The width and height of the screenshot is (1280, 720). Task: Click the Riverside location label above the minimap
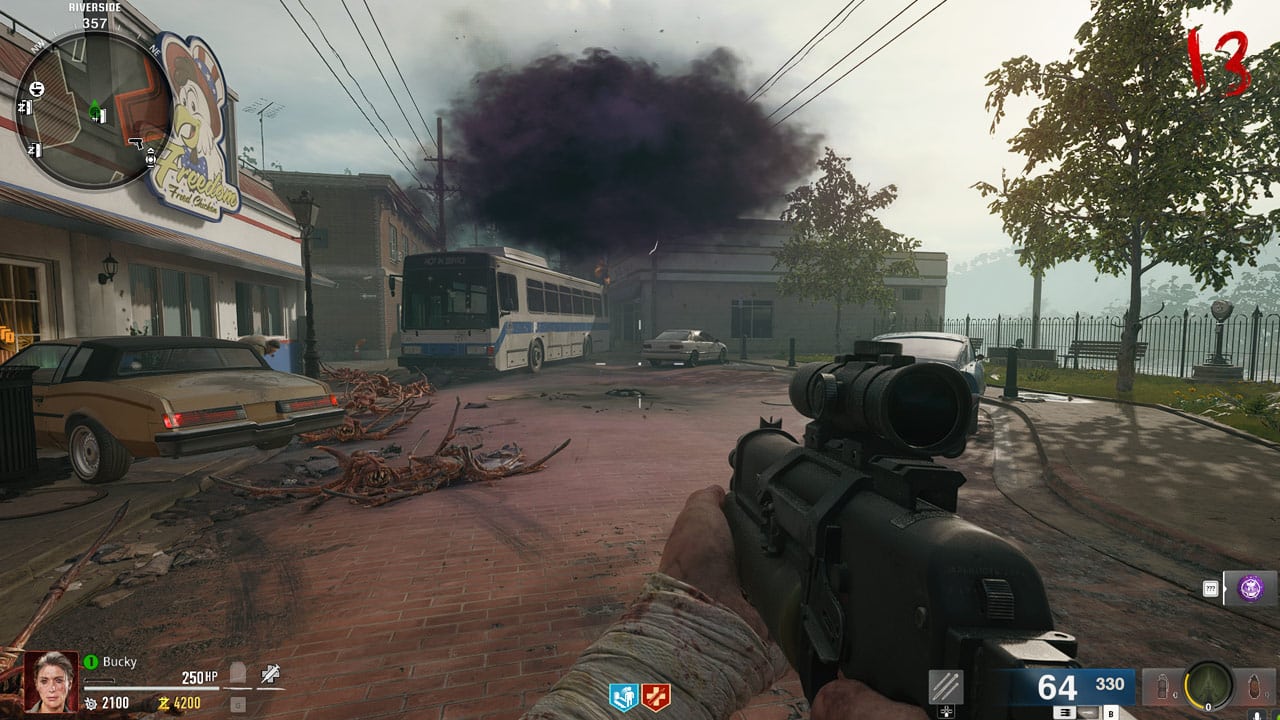(95, 8)
